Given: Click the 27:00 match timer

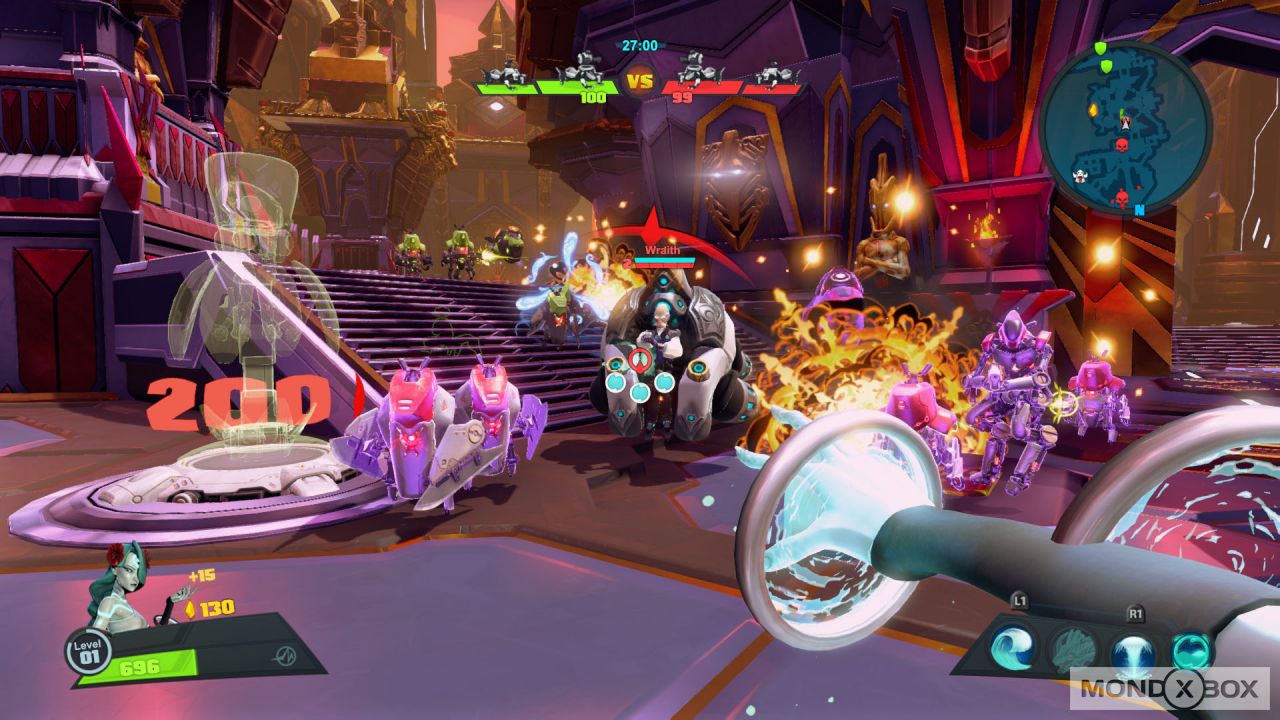Looking at the screenshot, I should point(640,44).
